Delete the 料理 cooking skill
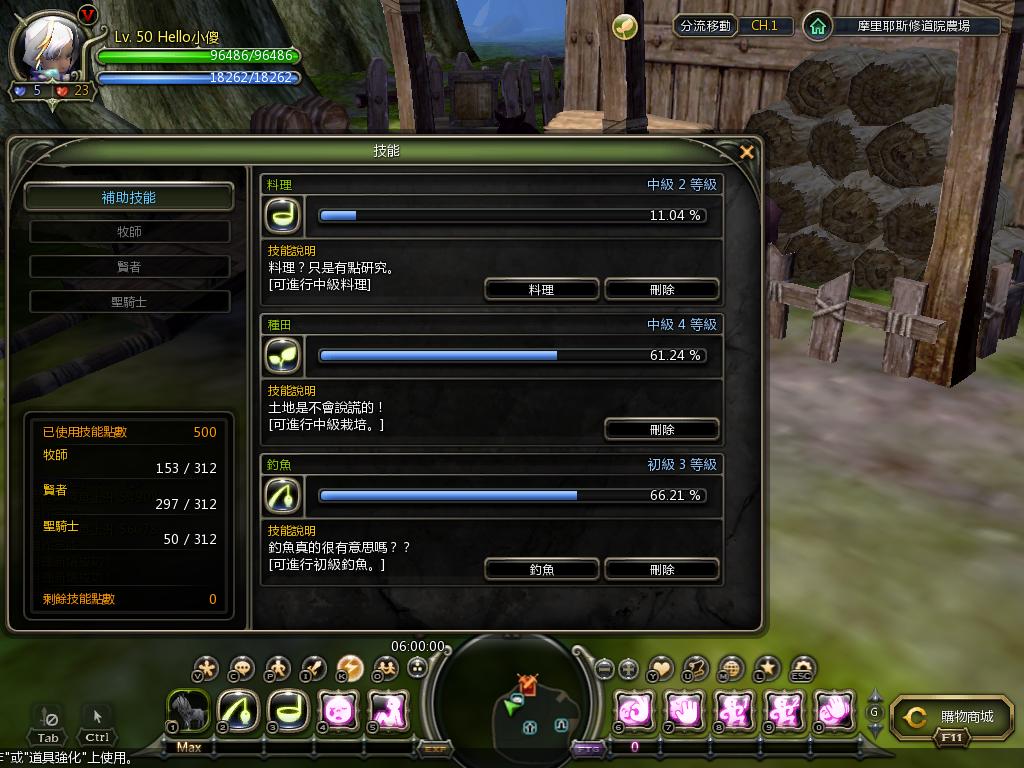Image resolution: width=1024 pixels, height=768 pixels. (661, 289)
